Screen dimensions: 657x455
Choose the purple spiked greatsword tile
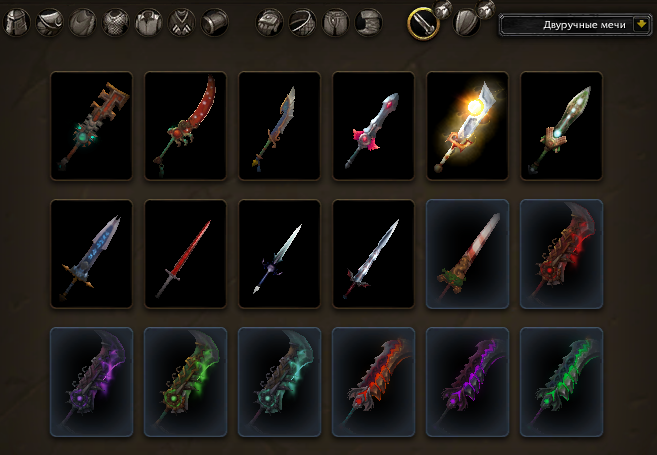[467, 381]
